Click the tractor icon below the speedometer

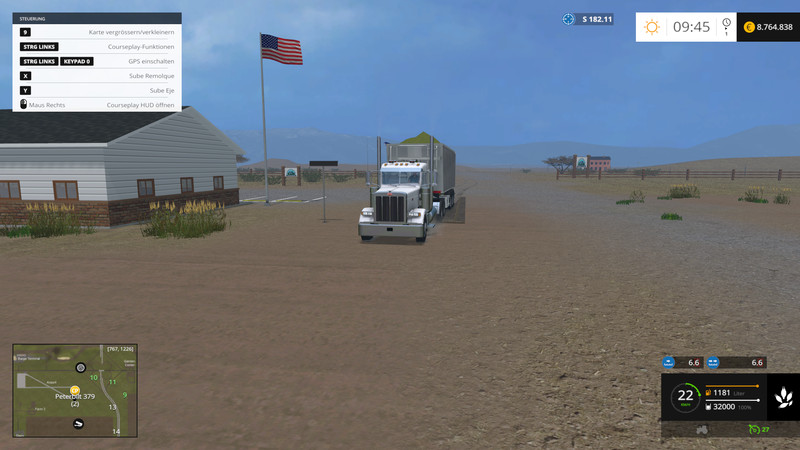tap(702, 429)
